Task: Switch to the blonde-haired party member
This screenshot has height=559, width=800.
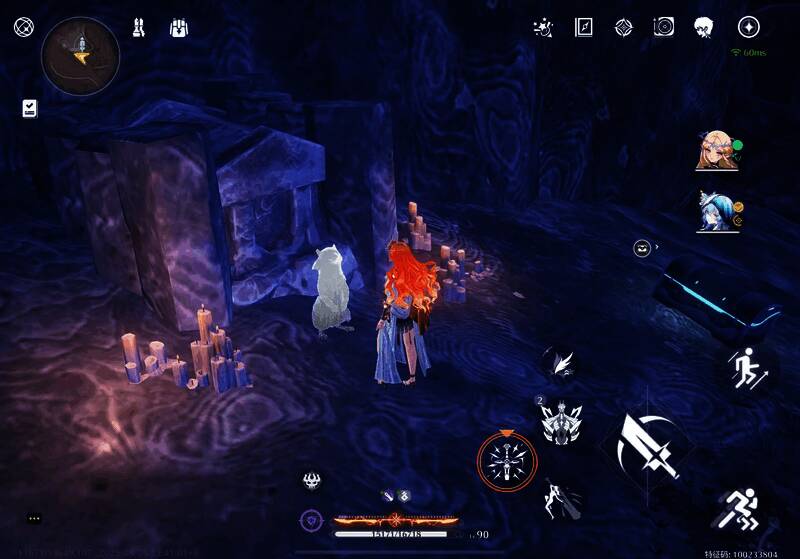Action: (716, 152)
